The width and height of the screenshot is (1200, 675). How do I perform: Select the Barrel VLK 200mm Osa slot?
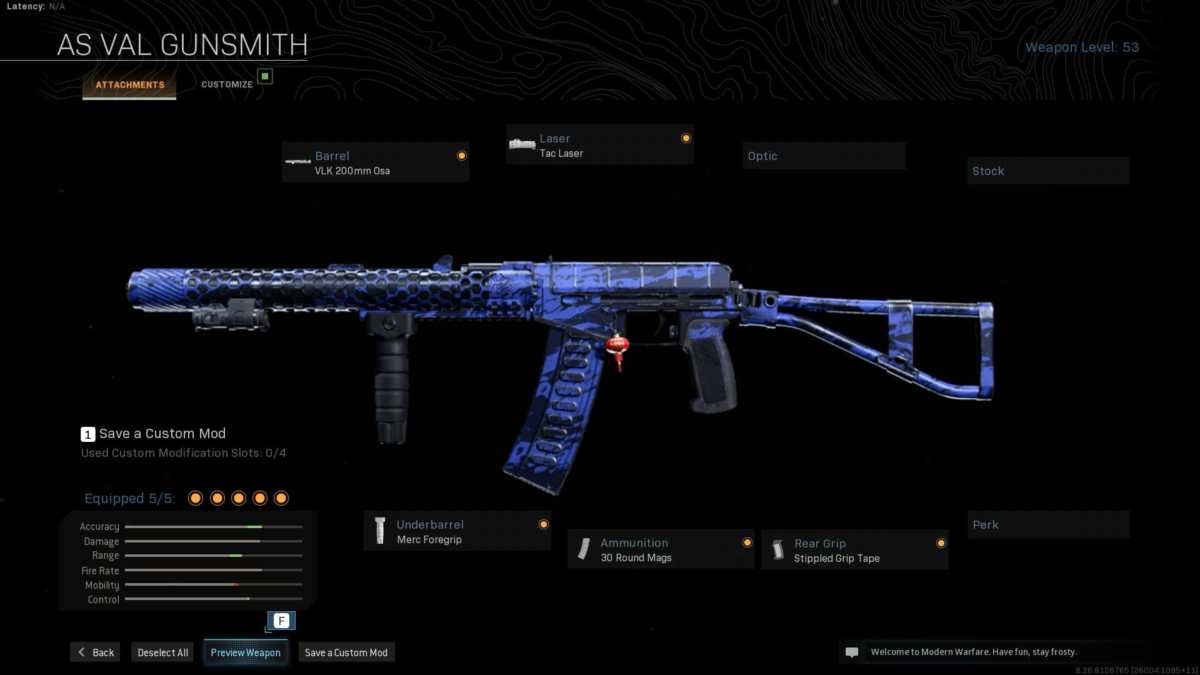click(375, 162)
